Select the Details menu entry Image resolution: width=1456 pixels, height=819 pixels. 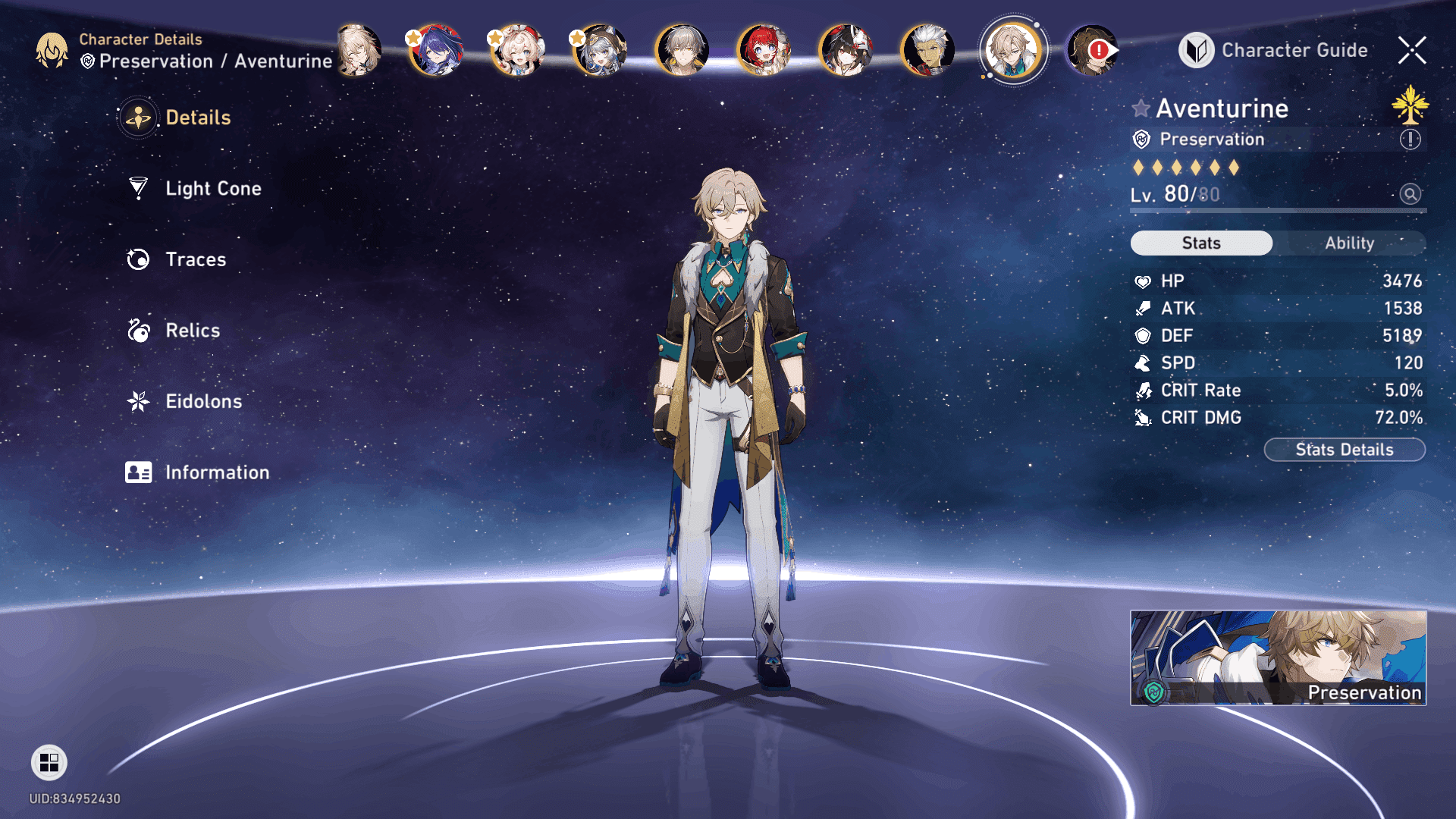coord(197,118)
